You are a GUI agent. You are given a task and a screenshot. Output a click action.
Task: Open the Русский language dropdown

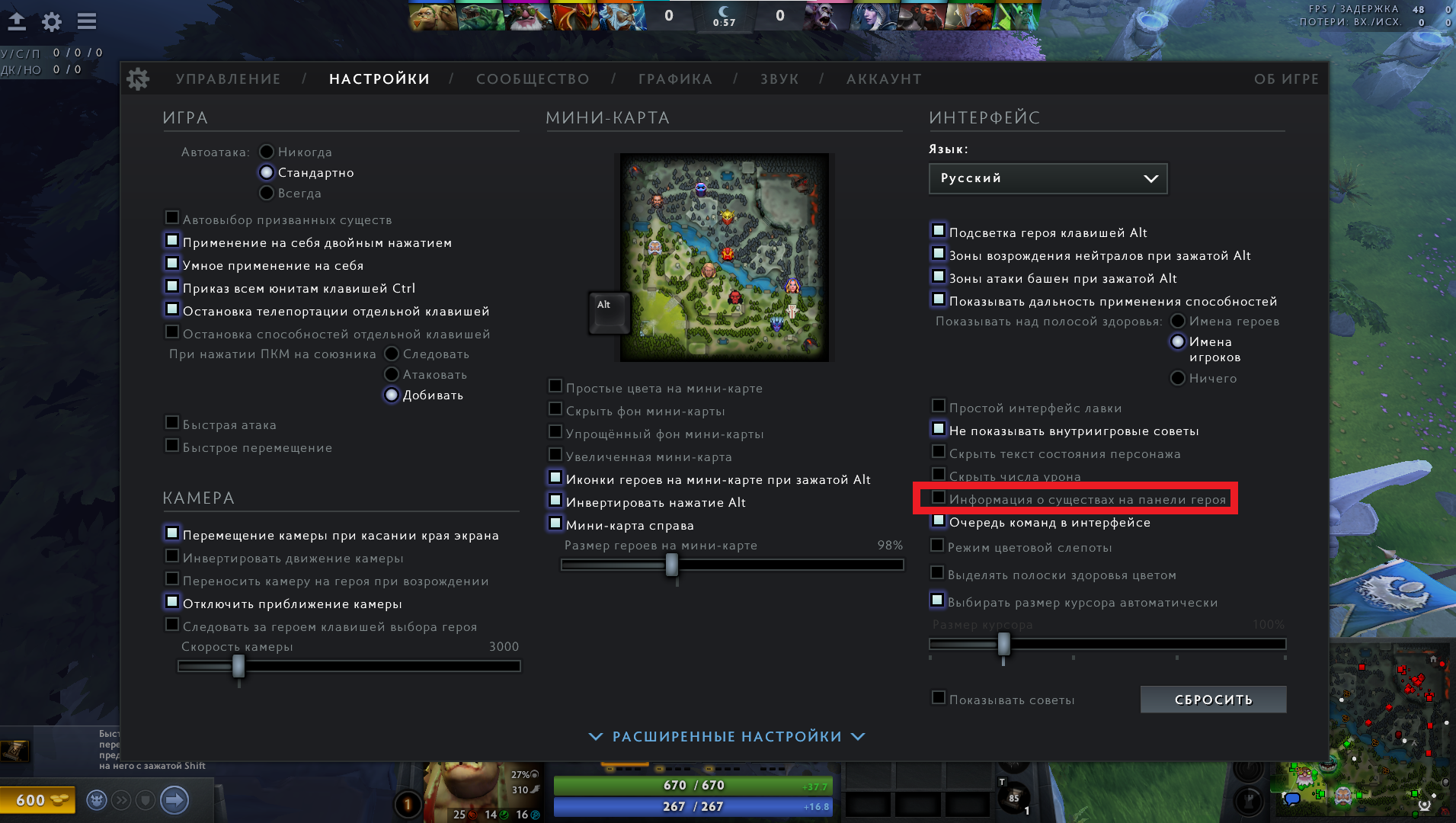coord(1048,178)
